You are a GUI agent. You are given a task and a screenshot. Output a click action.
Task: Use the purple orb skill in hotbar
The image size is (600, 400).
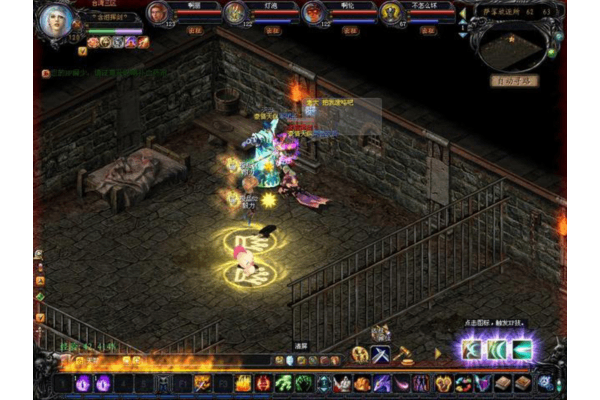pyautogui.click(x=83, y=383)
